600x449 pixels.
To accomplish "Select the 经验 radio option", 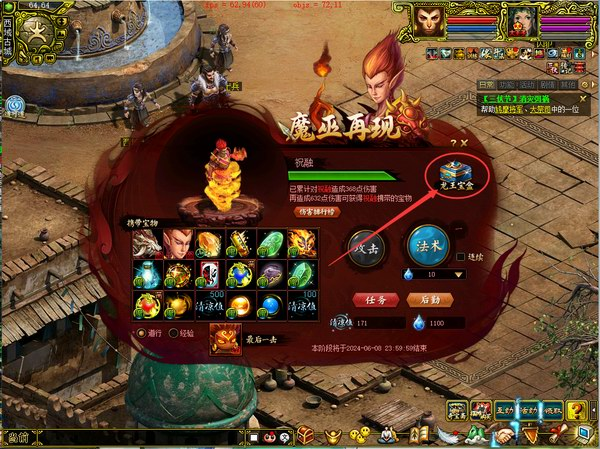I will tap(173, 333).
